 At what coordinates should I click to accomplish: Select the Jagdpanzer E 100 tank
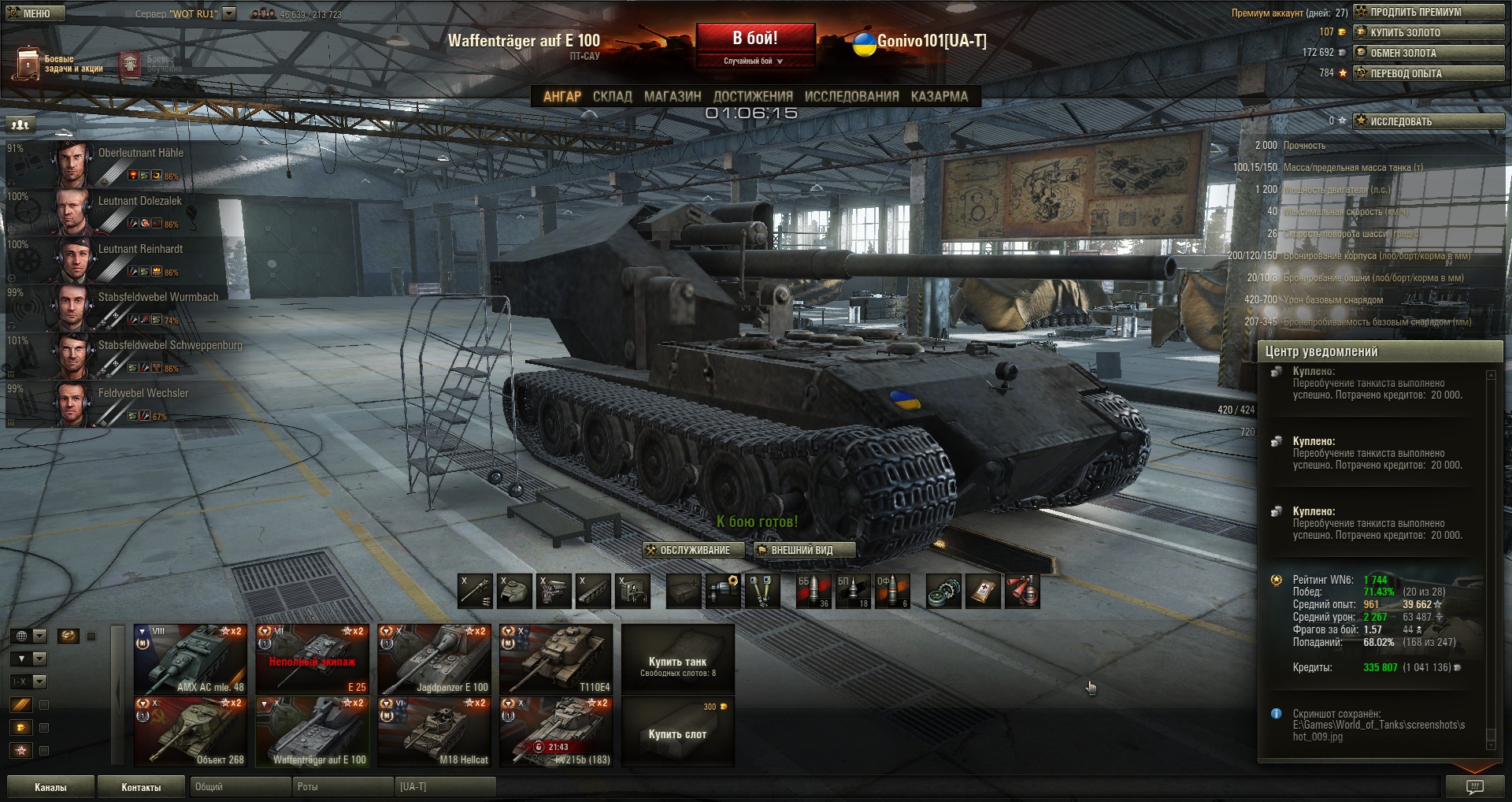coord(434,659)
